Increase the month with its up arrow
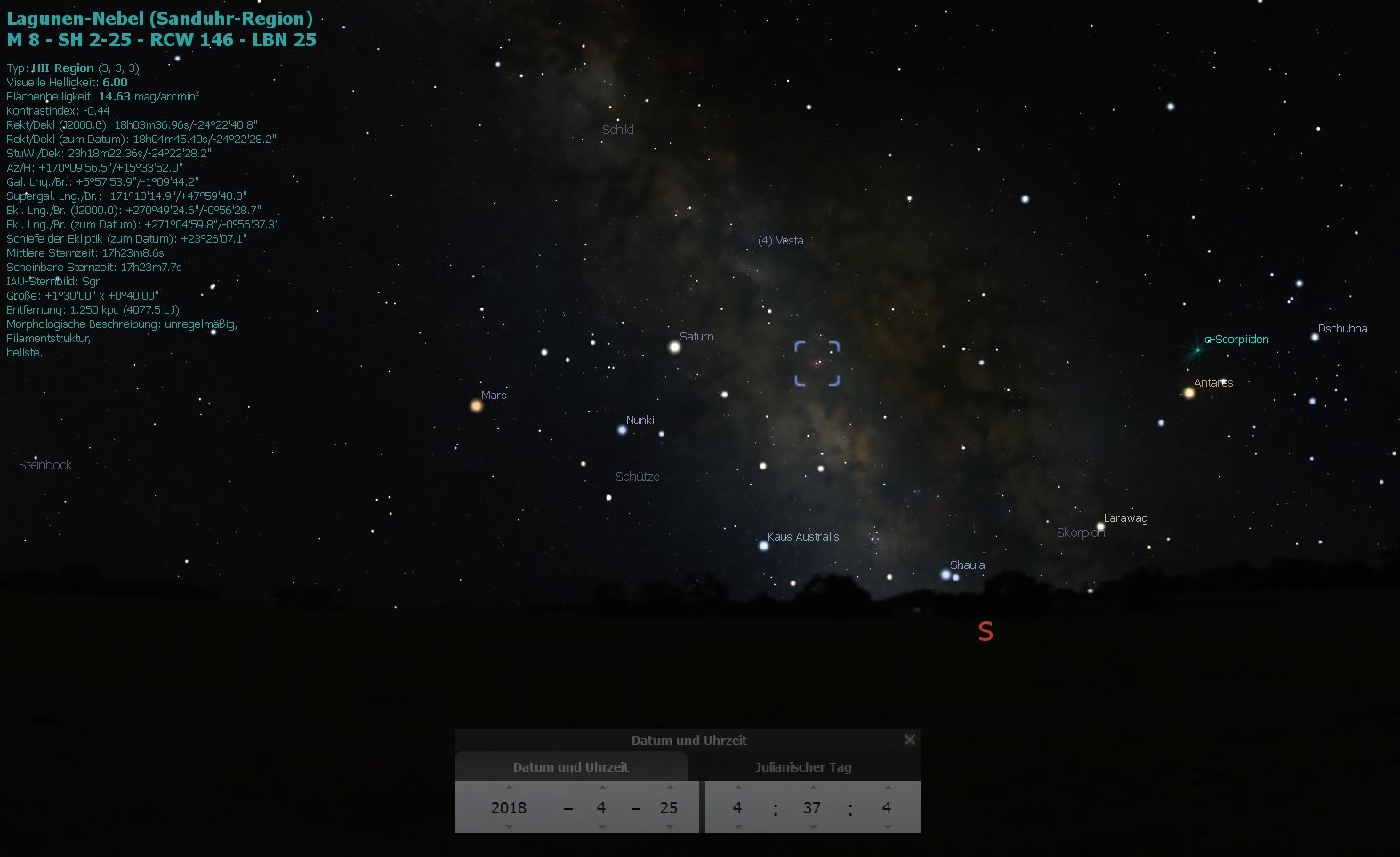This screenshot has height=857, width=1400. pyautogui.click(x=602, y=788)
